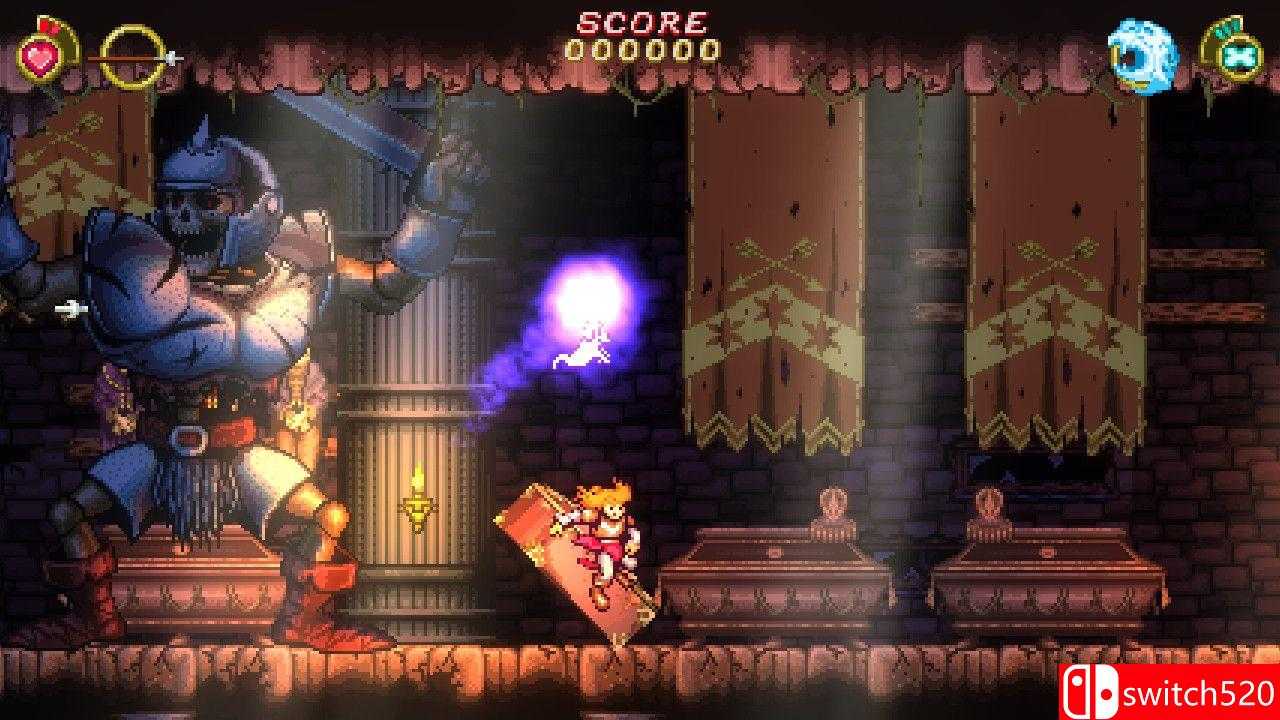The width and height of the screenshot is (1280, 720).
Task: Click the red hearts atop the health amulet
Action: (45, 25)
